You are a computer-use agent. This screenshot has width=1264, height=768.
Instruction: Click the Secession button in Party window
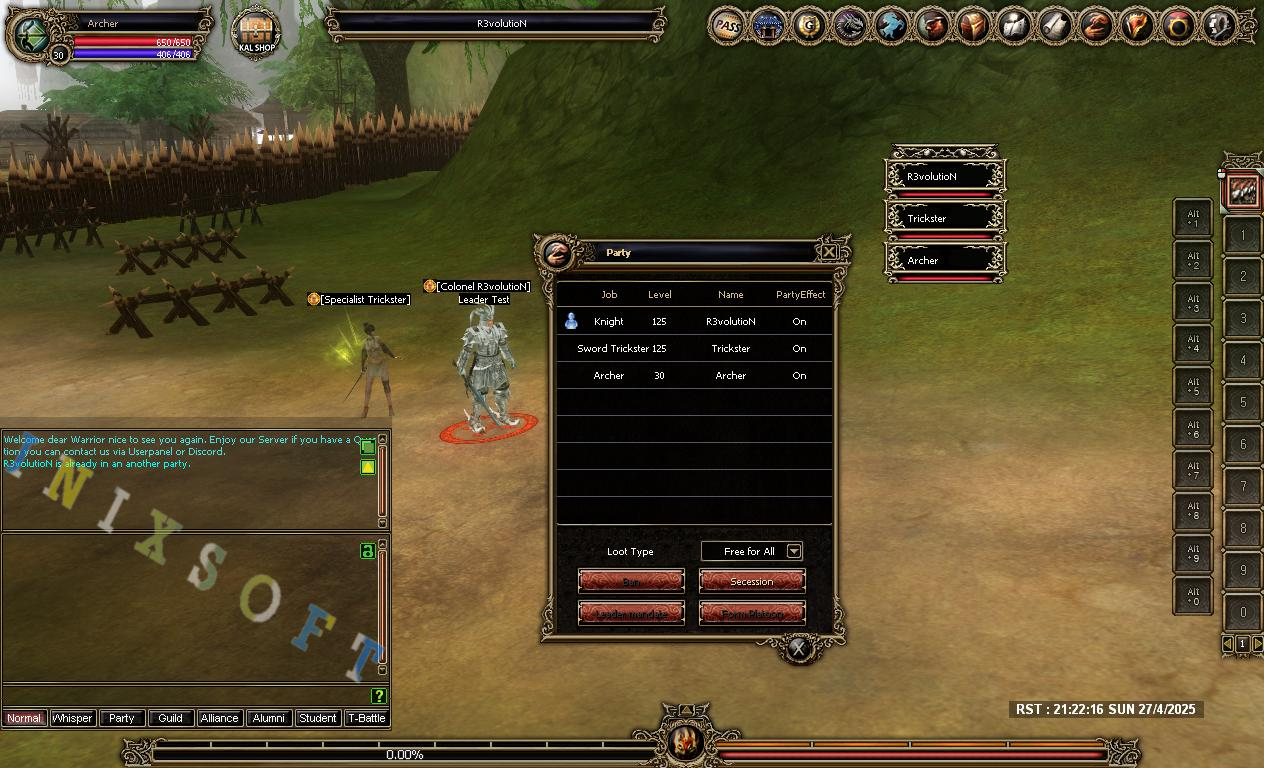(751, 581)
